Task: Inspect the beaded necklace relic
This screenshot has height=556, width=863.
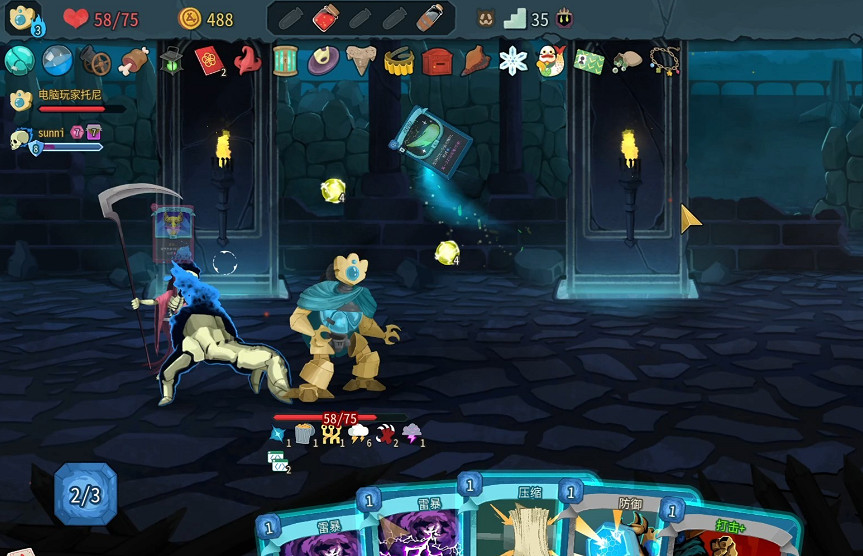Action: (665, 60)
